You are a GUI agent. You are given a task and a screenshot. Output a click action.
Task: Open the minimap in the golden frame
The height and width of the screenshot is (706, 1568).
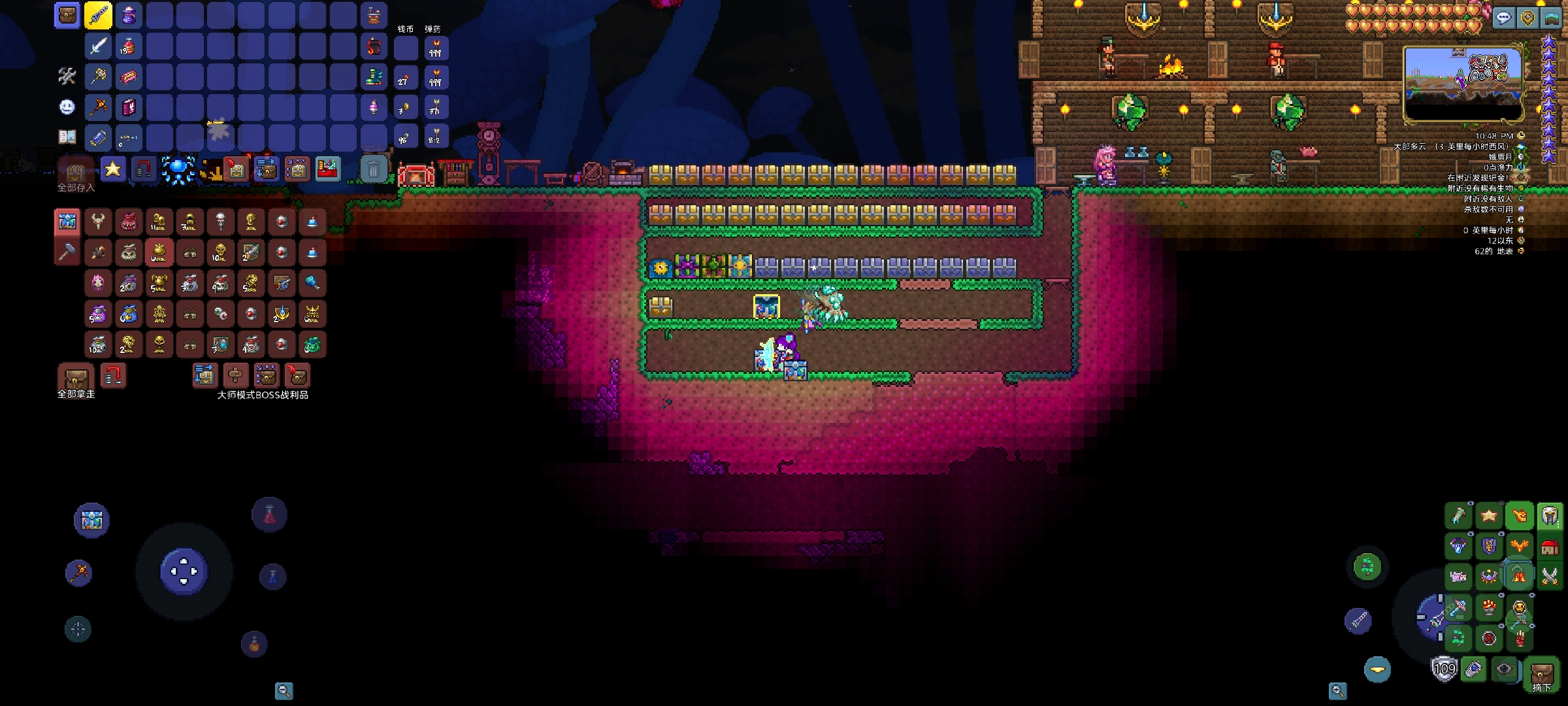pos(1463,82)
